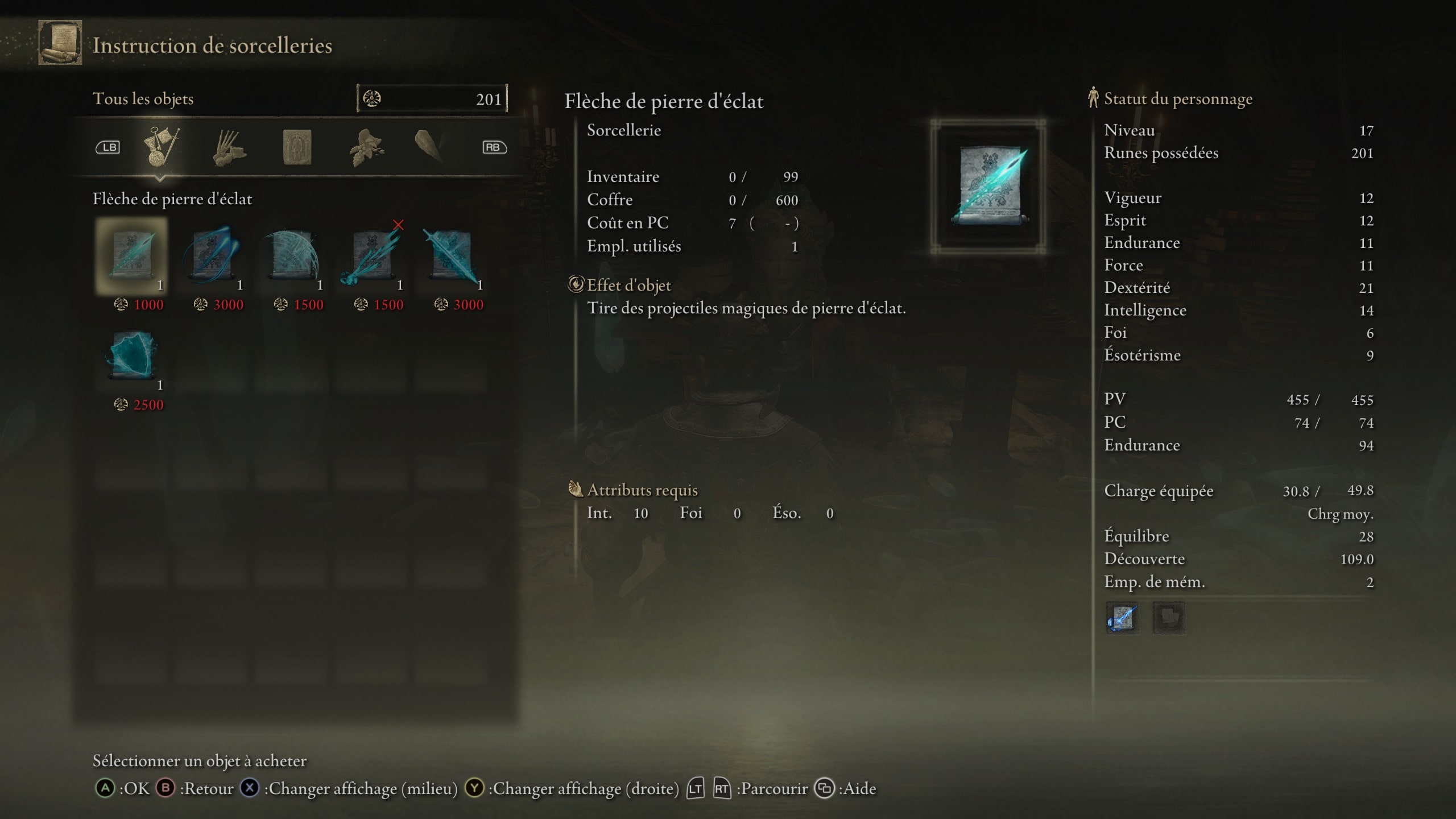
Task: Click the red X marker on the fourth sorcery
Action: tap(398, 225)
